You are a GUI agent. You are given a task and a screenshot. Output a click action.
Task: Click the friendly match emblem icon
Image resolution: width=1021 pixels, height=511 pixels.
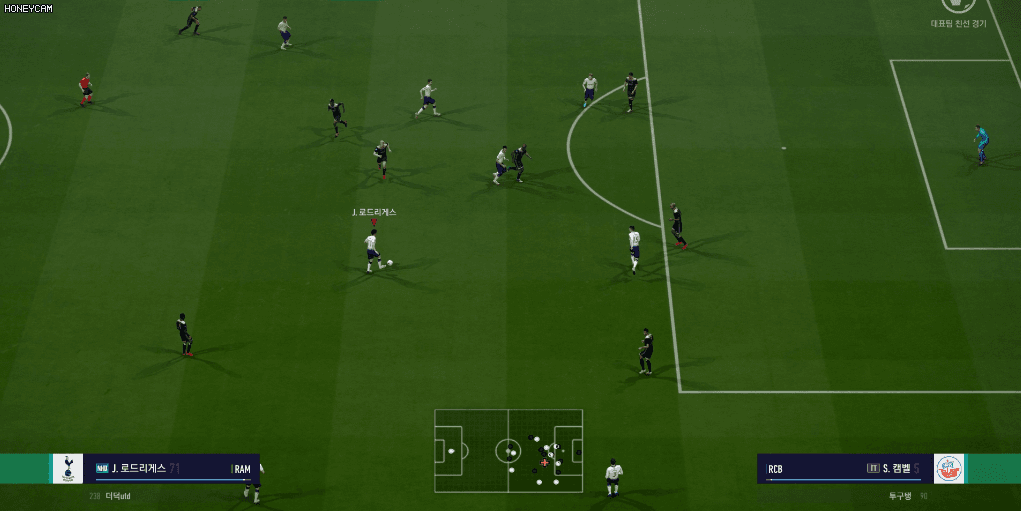point(958,6)
